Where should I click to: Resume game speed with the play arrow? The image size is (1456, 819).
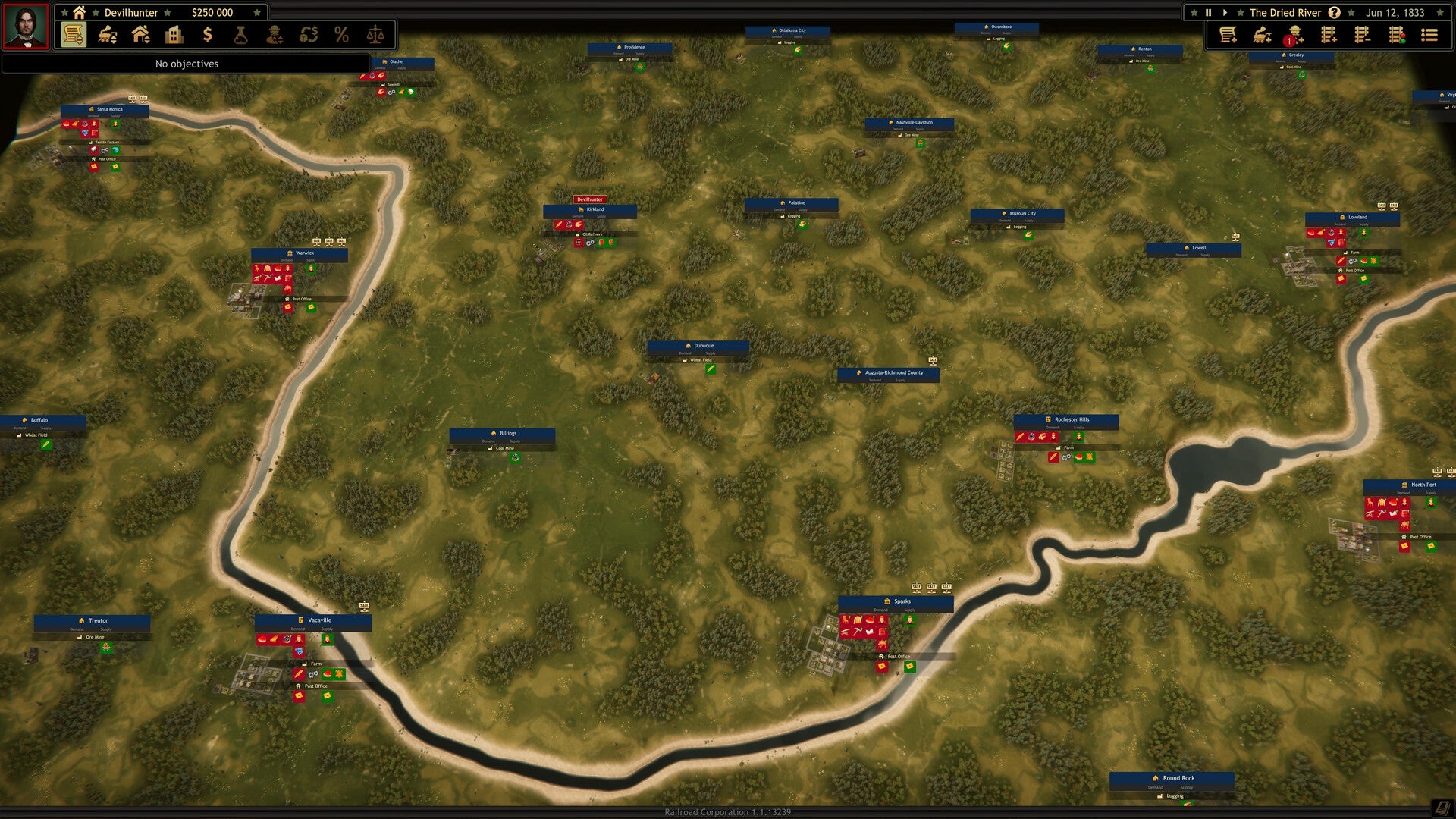[x=1226, y=12]
